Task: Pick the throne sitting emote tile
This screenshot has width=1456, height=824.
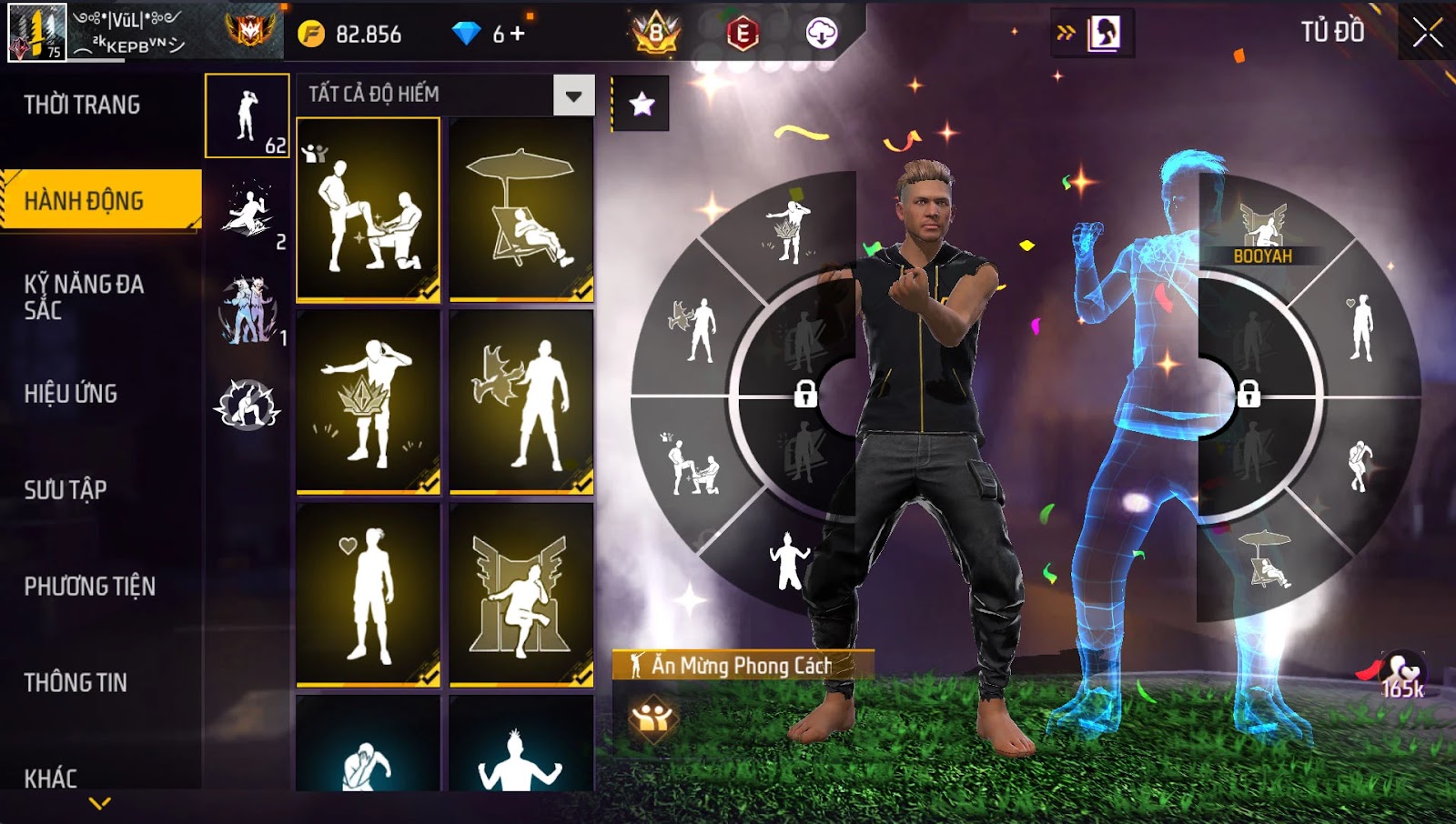Action: 521,594
